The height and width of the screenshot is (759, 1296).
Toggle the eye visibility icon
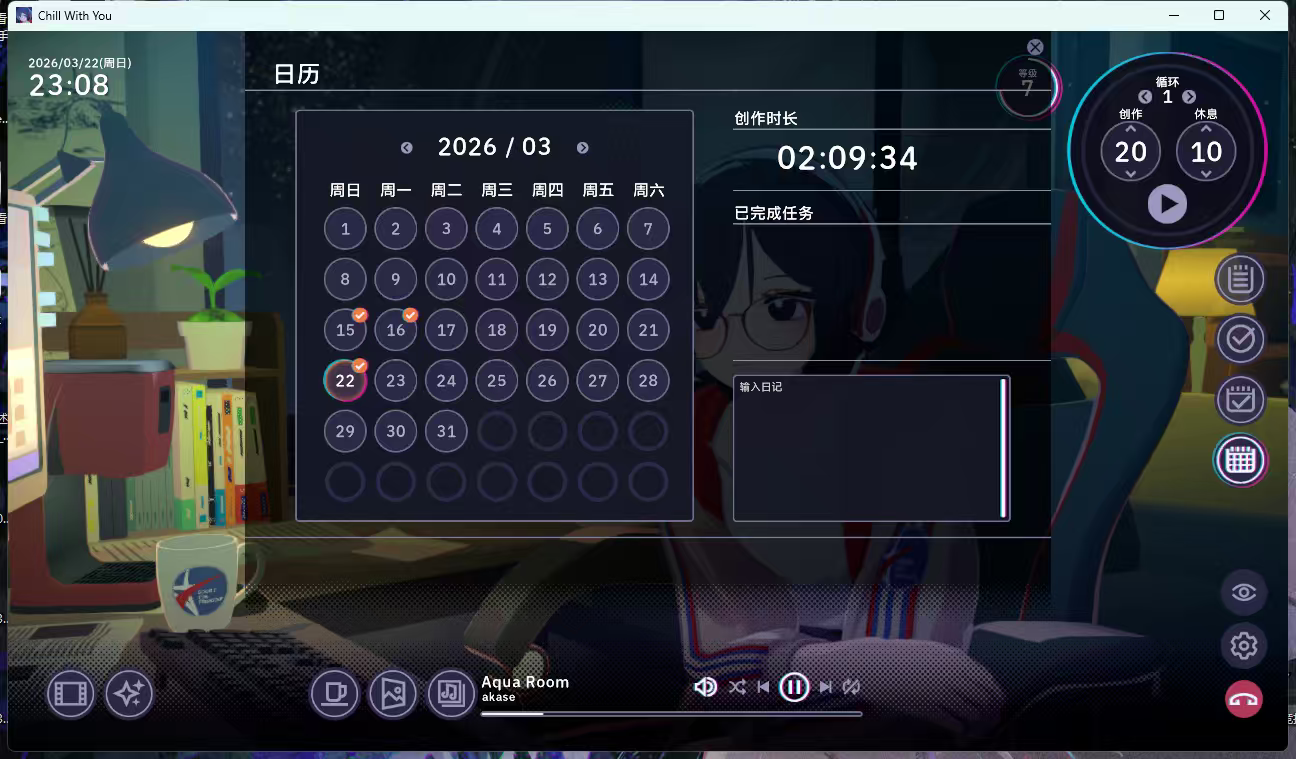pos(1244,592)
